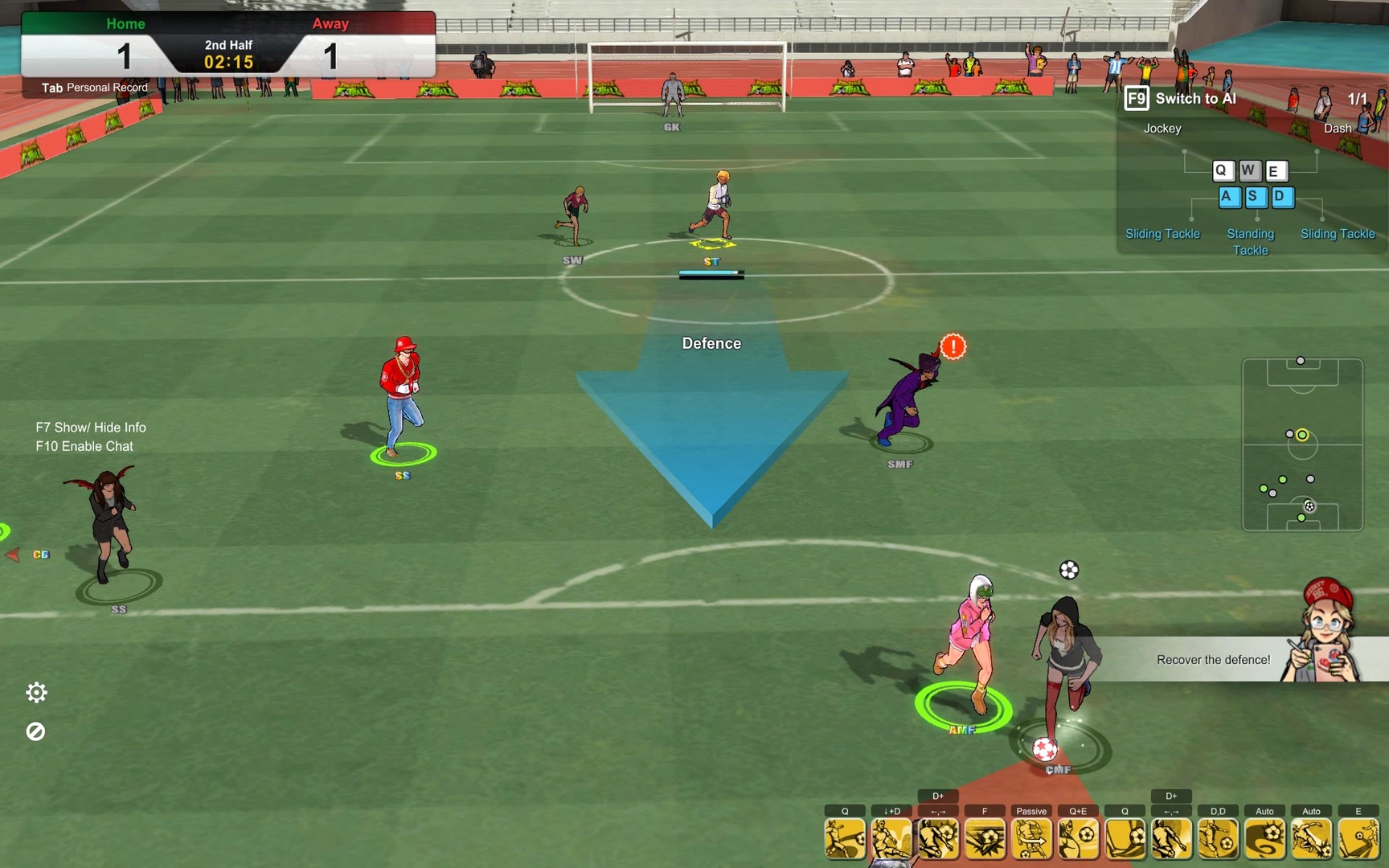Select the Q sliding kick skill icon

[x=846, y=838]
